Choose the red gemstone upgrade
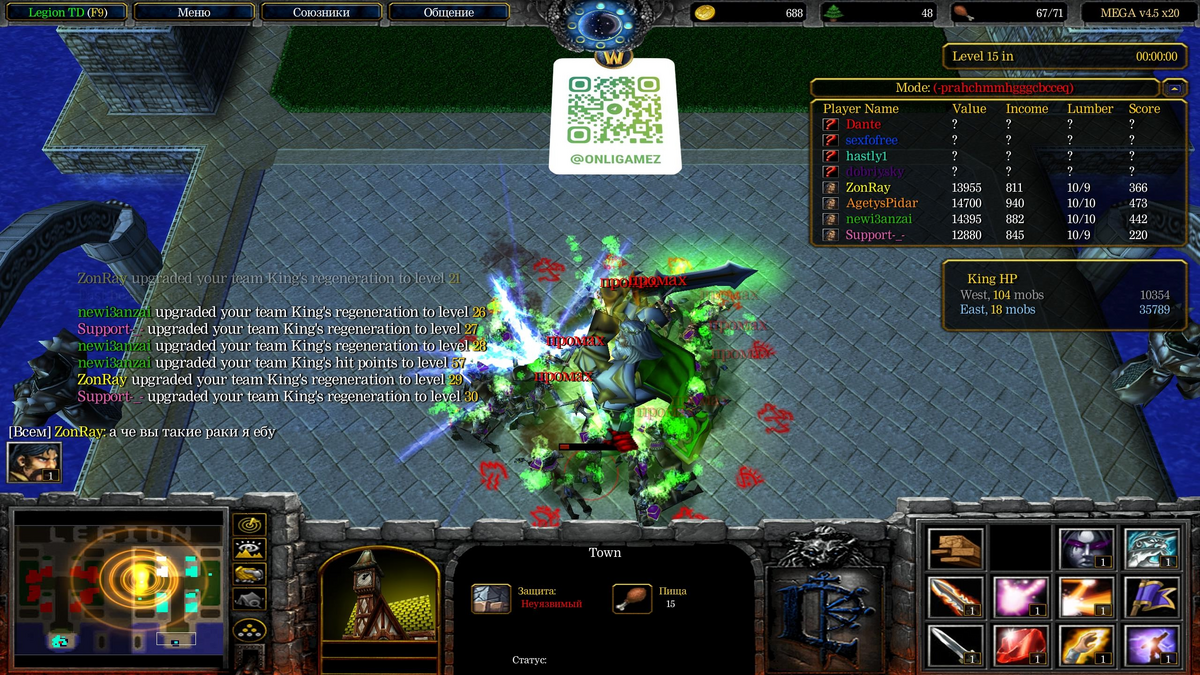 [1021, 646]
